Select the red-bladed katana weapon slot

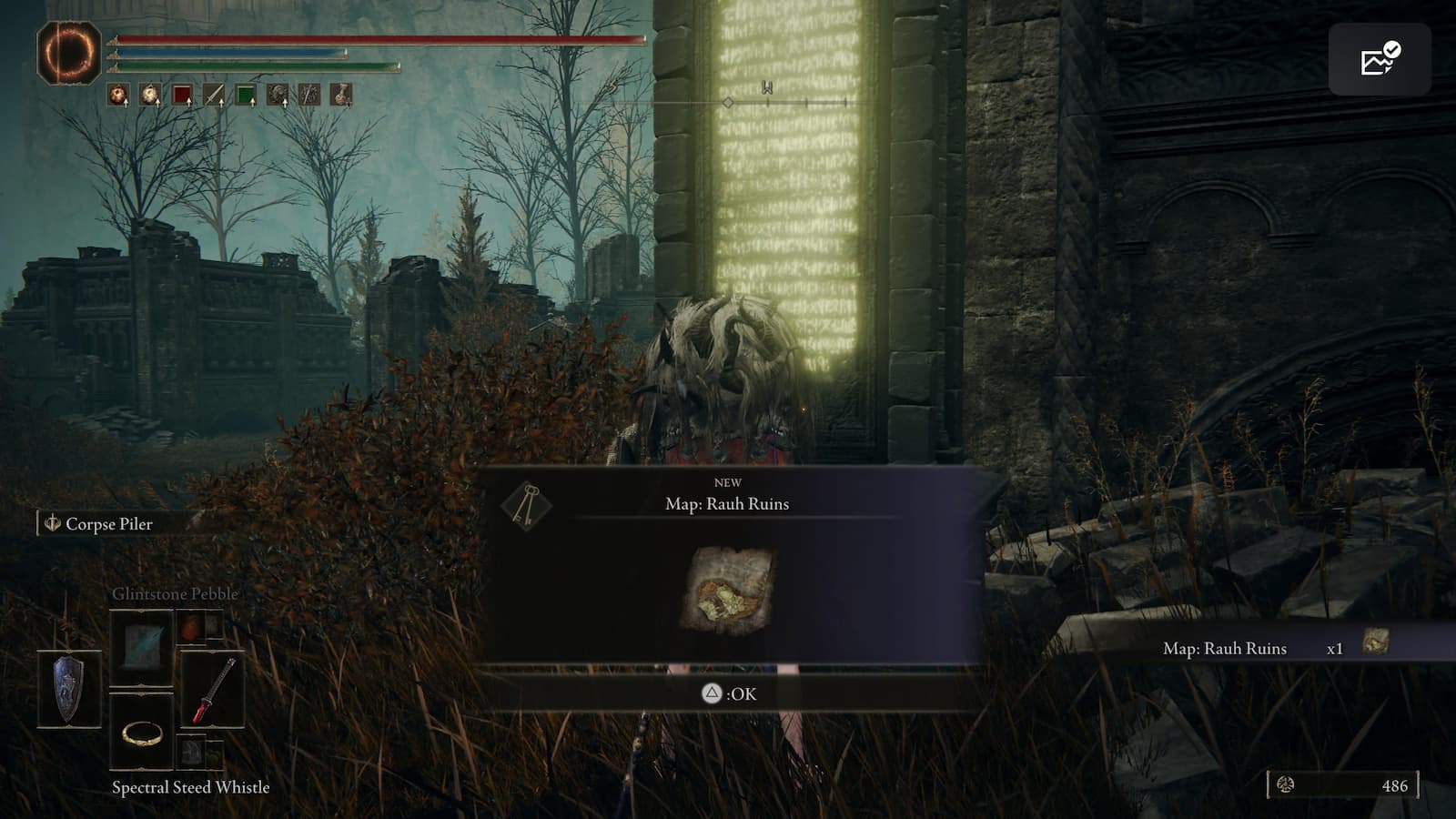213,691
